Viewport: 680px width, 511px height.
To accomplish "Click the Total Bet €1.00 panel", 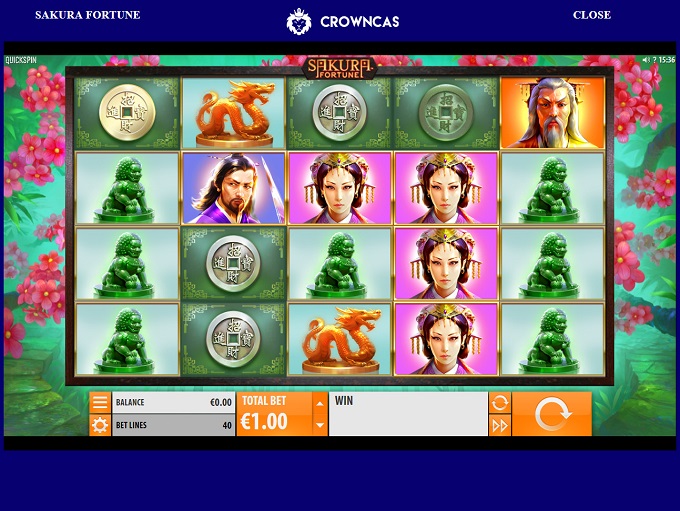I will tap(274, 414).
